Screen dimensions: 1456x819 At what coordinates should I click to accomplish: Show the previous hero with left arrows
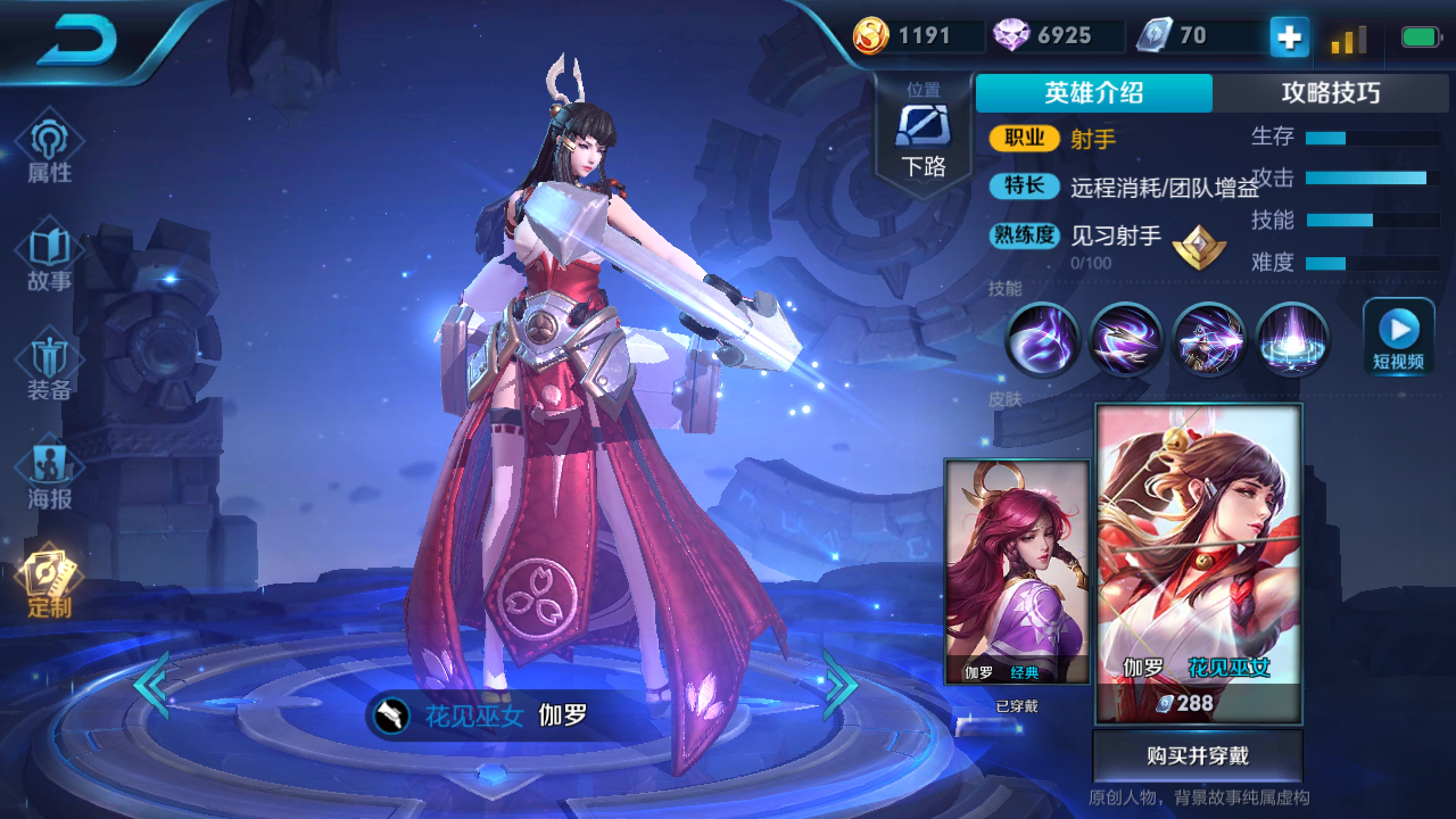tap(152, 685)
